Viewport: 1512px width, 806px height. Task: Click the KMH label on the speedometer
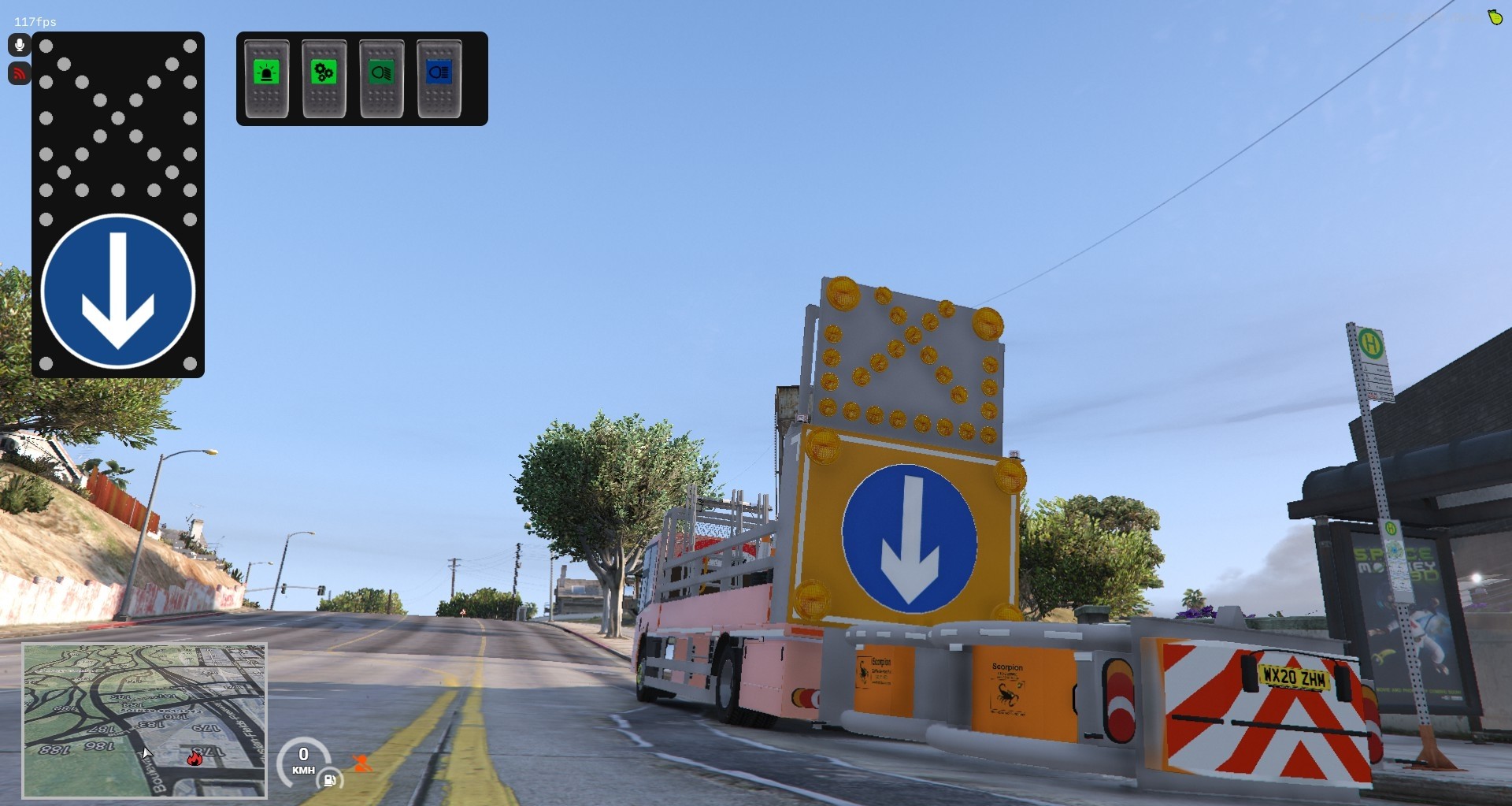304,771
